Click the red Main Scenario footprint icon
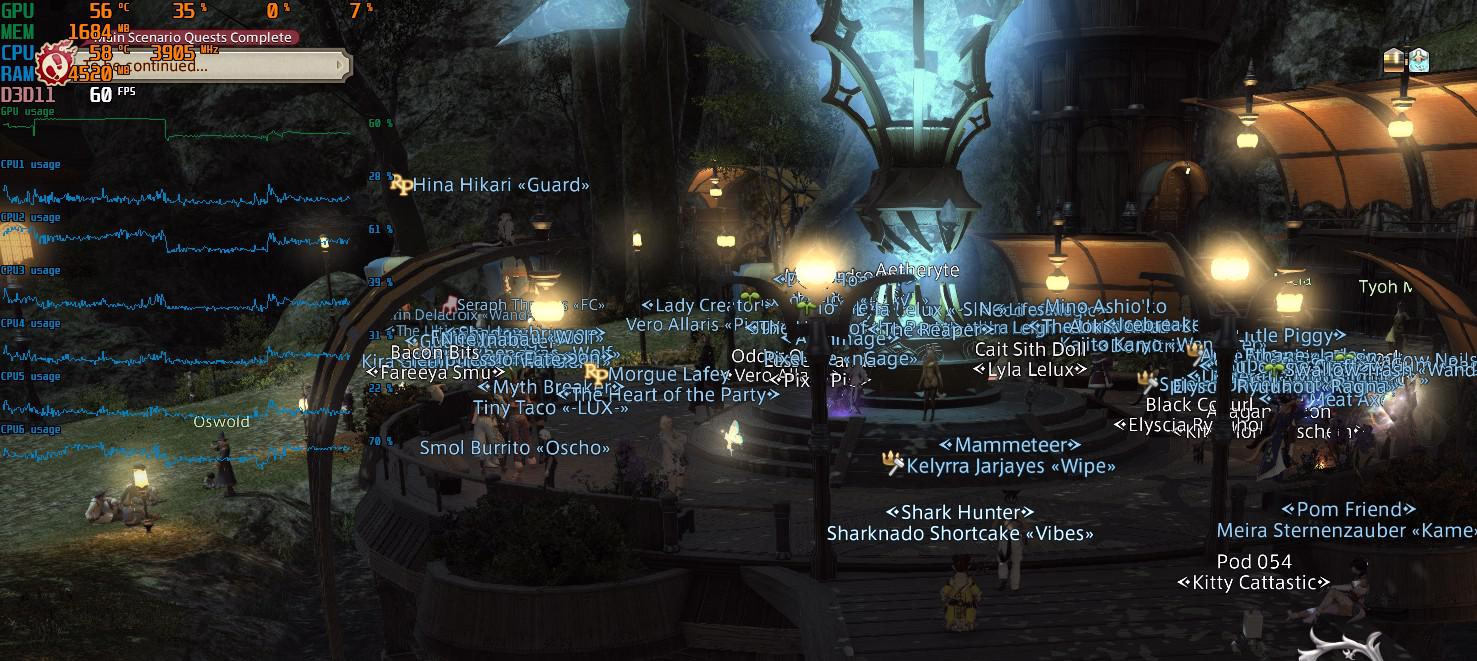 coord(53,63)
